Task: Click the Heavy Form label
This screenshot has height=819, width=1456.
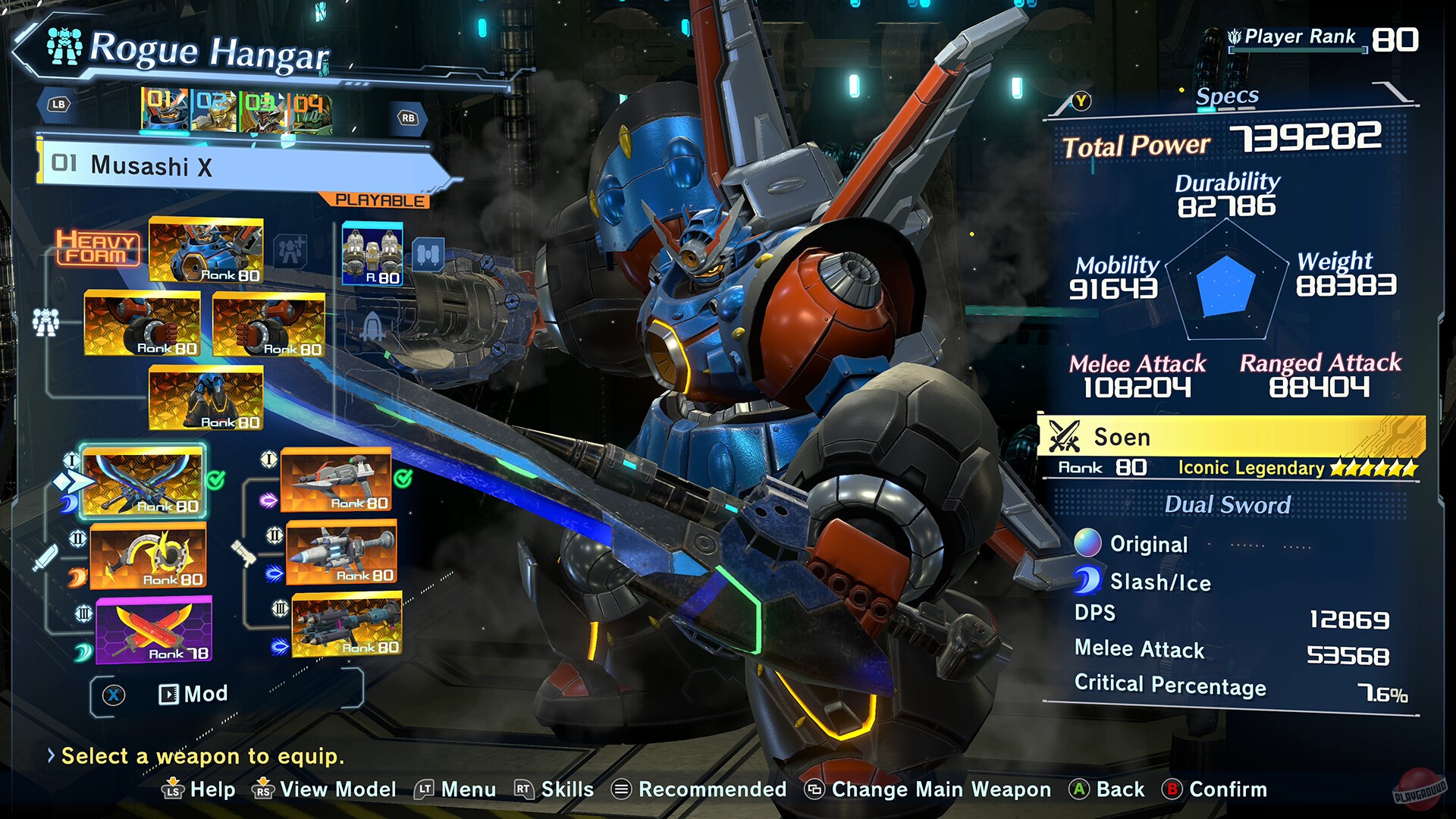Action: [x=97, y=248]
